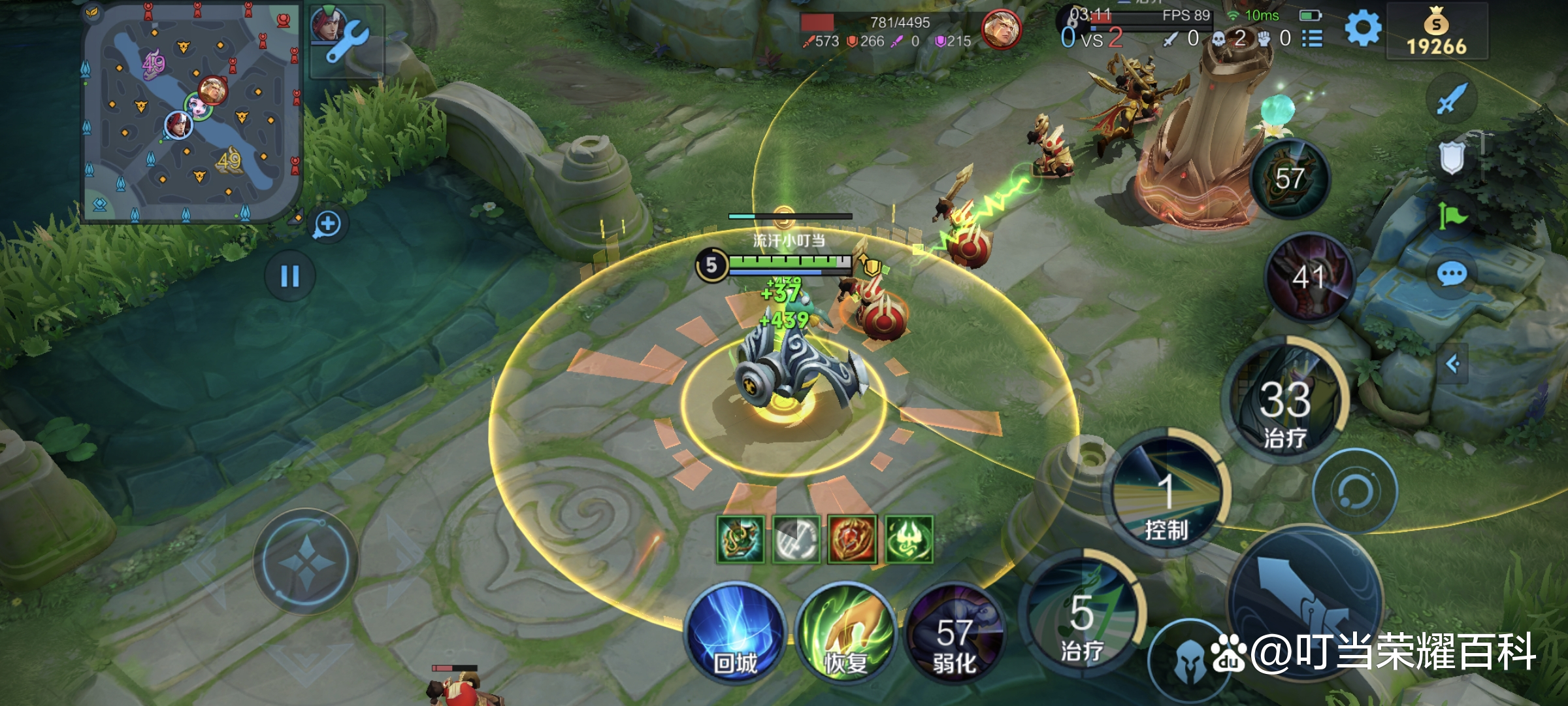Expand the side panel arrow

coord(1453,363)
